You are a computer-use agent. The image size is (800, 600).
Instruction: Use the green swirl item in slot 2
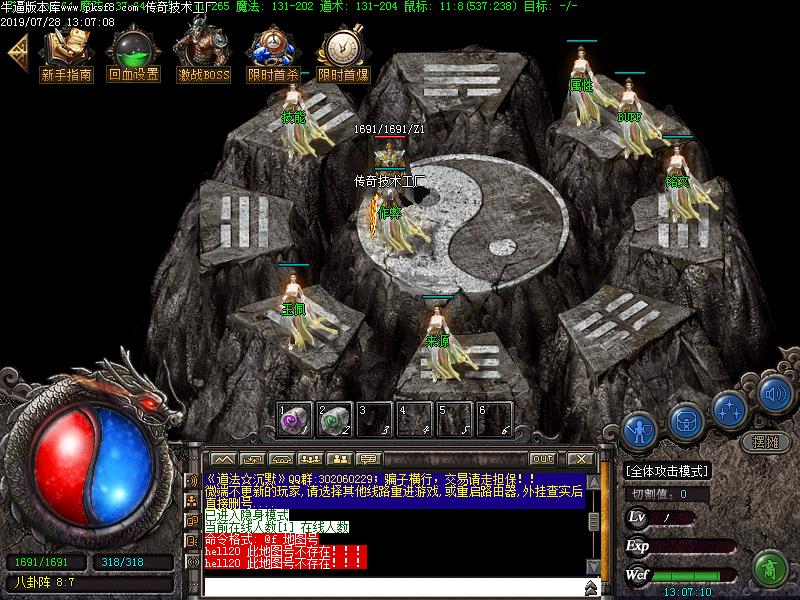coord(335,419)
